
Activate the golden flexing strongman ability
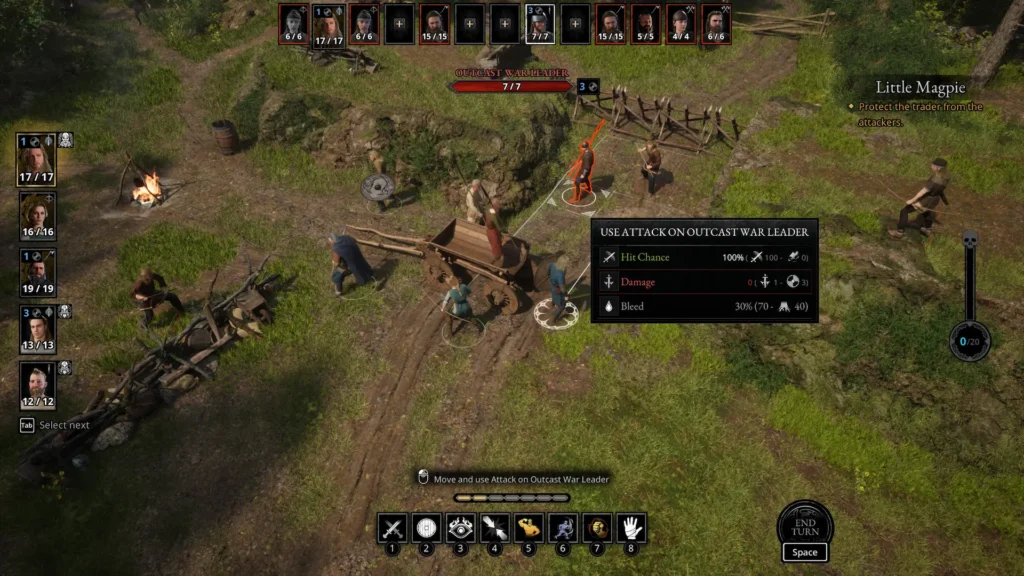pos(529,528)
